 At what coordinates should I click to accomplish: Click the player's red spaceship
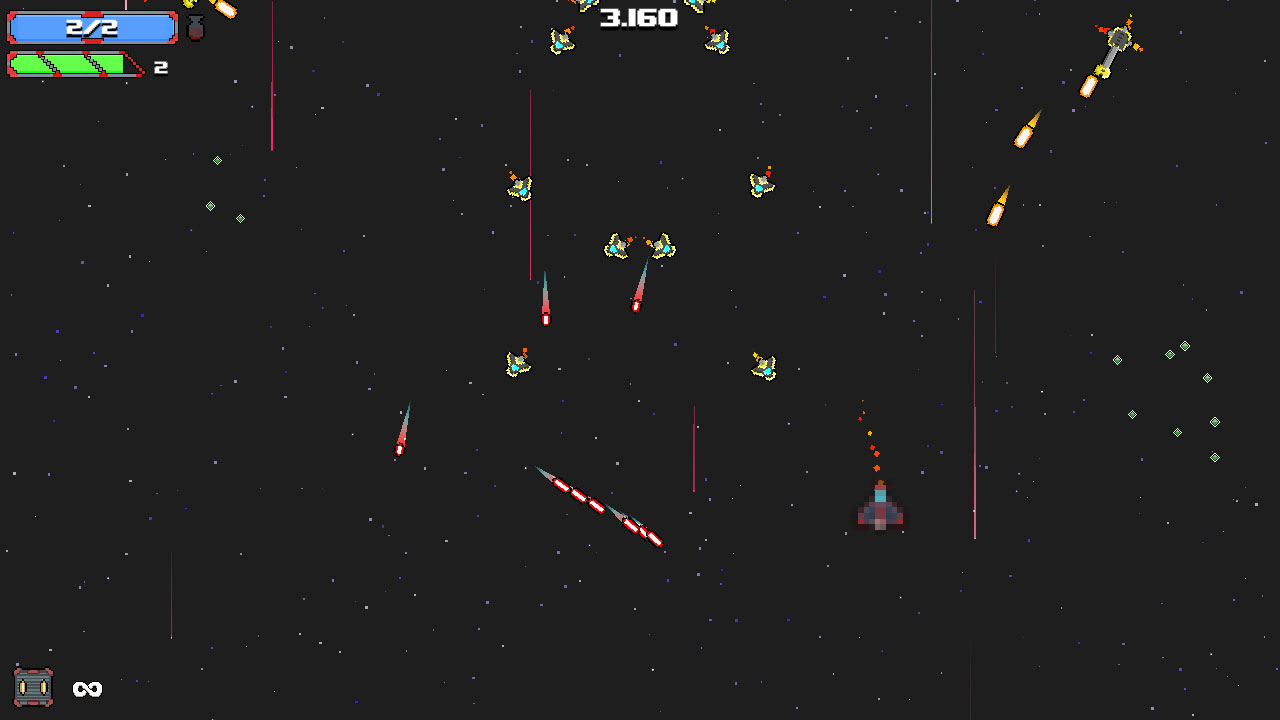pyautogui.click(x=879, y=512)
